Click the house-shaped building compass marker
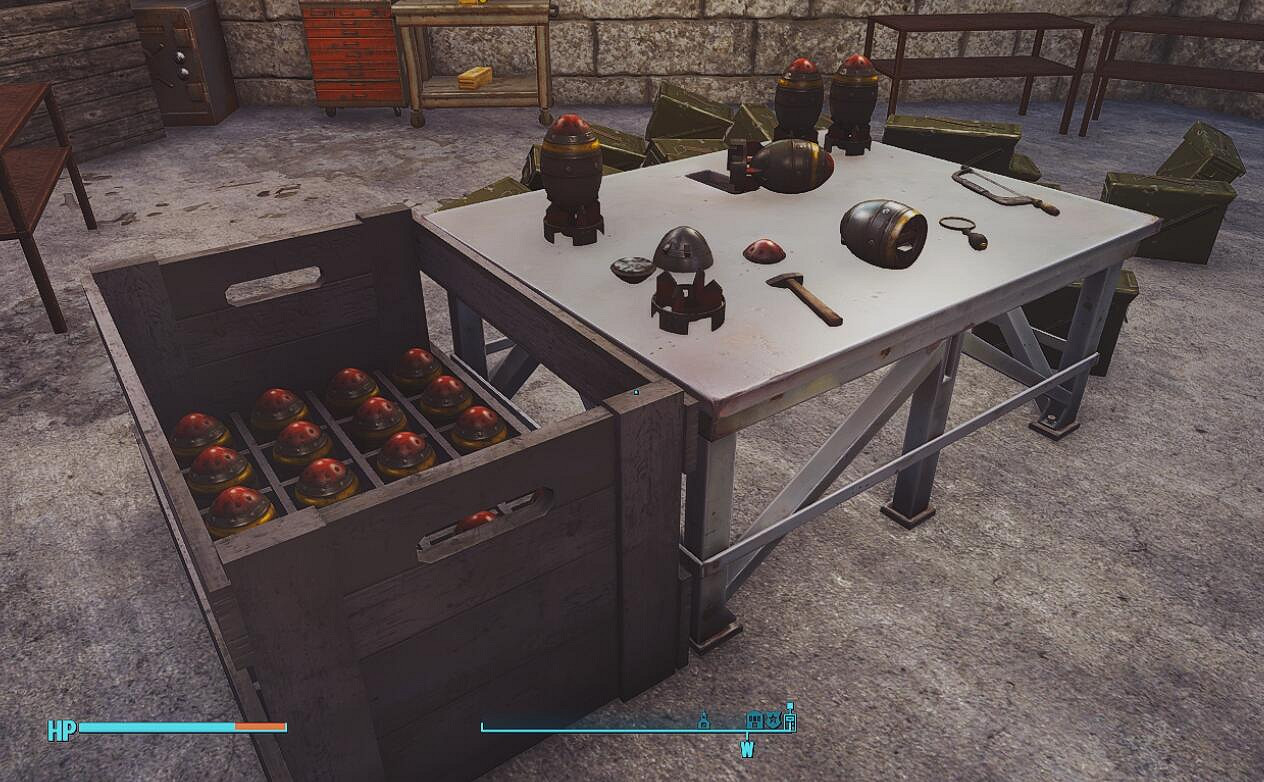The width and height of the screenshot is (1264, 782). [x=755, y=720]
